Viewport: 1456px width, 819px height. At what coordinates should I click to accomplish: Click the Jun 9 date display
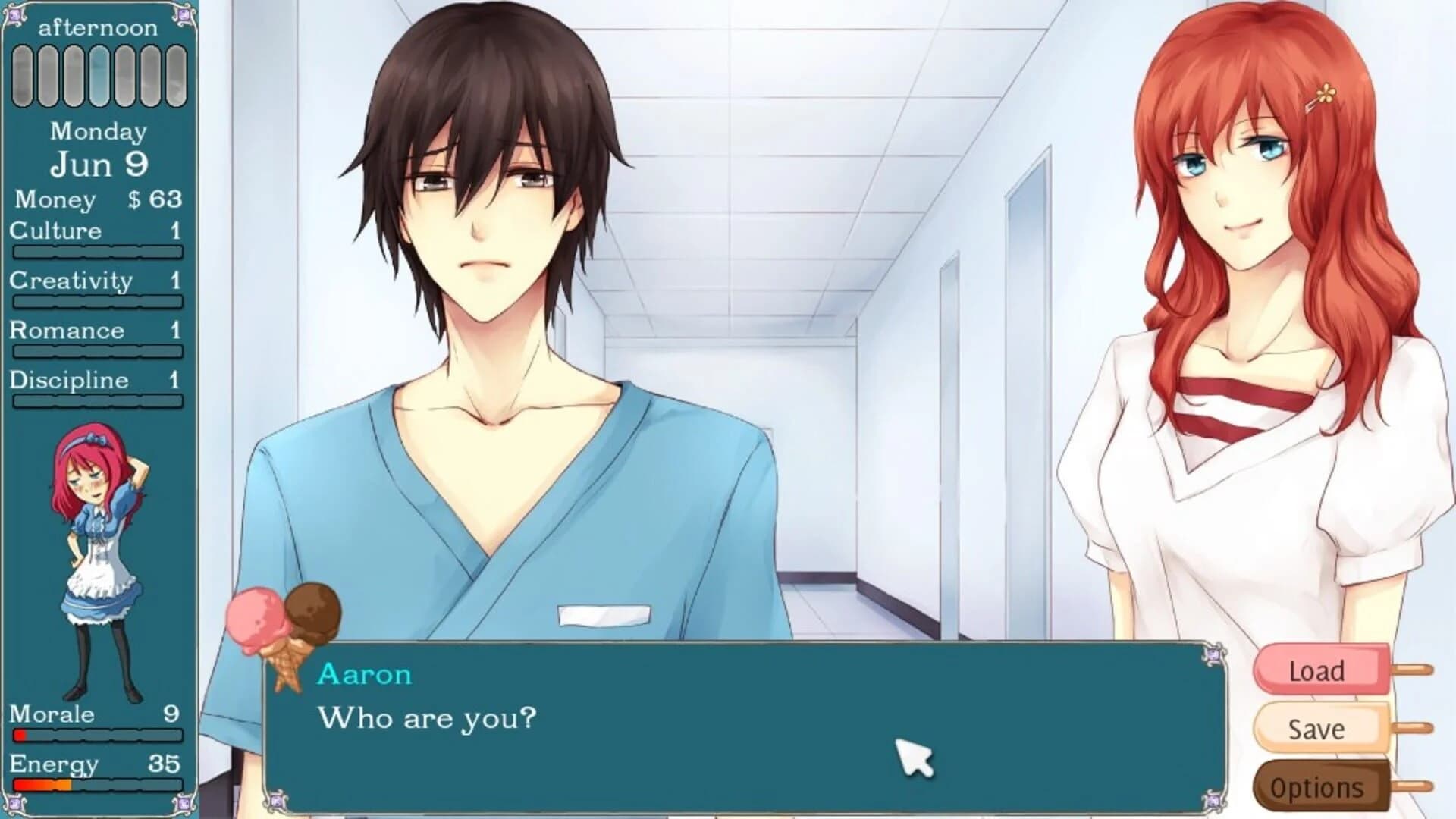coord(99,163)
